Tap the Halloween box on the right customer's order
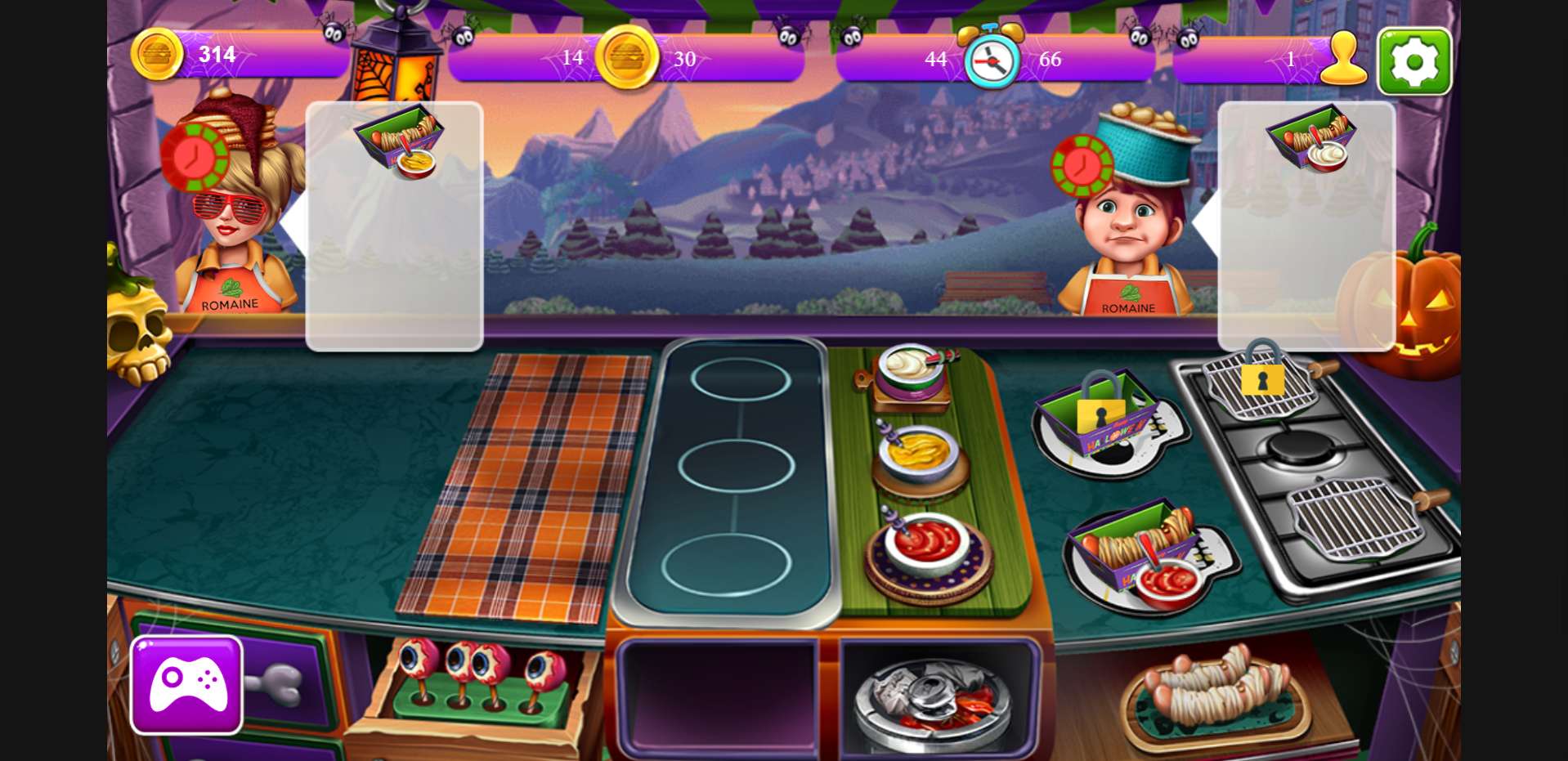This screenshot has height=761, width=1568. click(x=1311, y=137)
